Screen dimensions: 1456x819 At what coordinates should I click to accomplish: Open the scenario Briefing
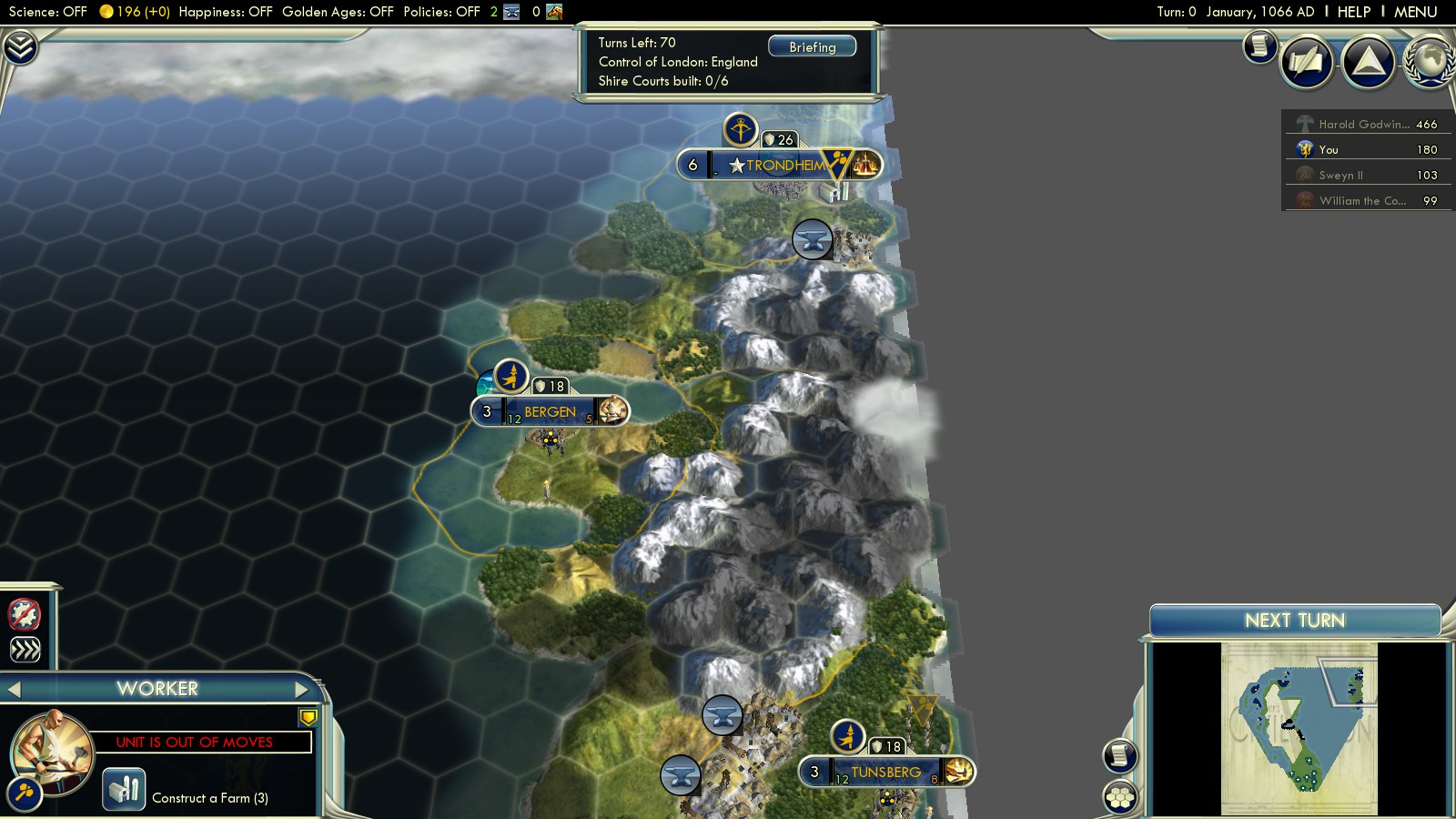[812, 47]
